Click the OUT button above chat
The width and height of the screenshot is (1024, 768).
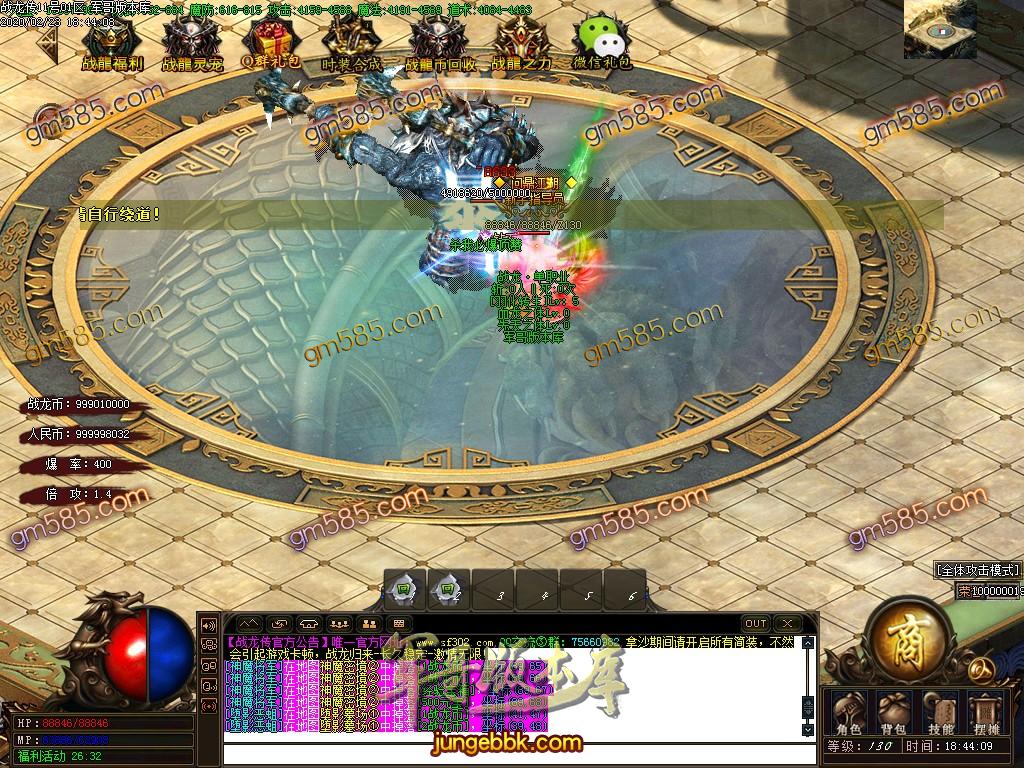[x=756, y=623]
